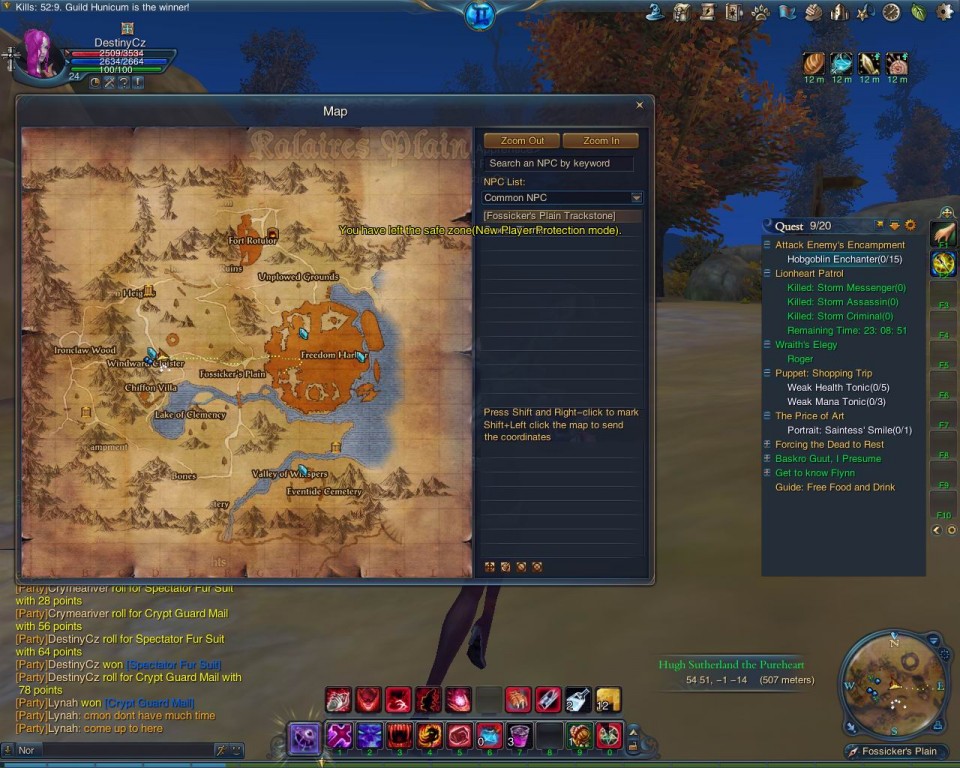Select the Attack Enemy's Encampment quest
This screenshot has height=768, width=960.
839,245
